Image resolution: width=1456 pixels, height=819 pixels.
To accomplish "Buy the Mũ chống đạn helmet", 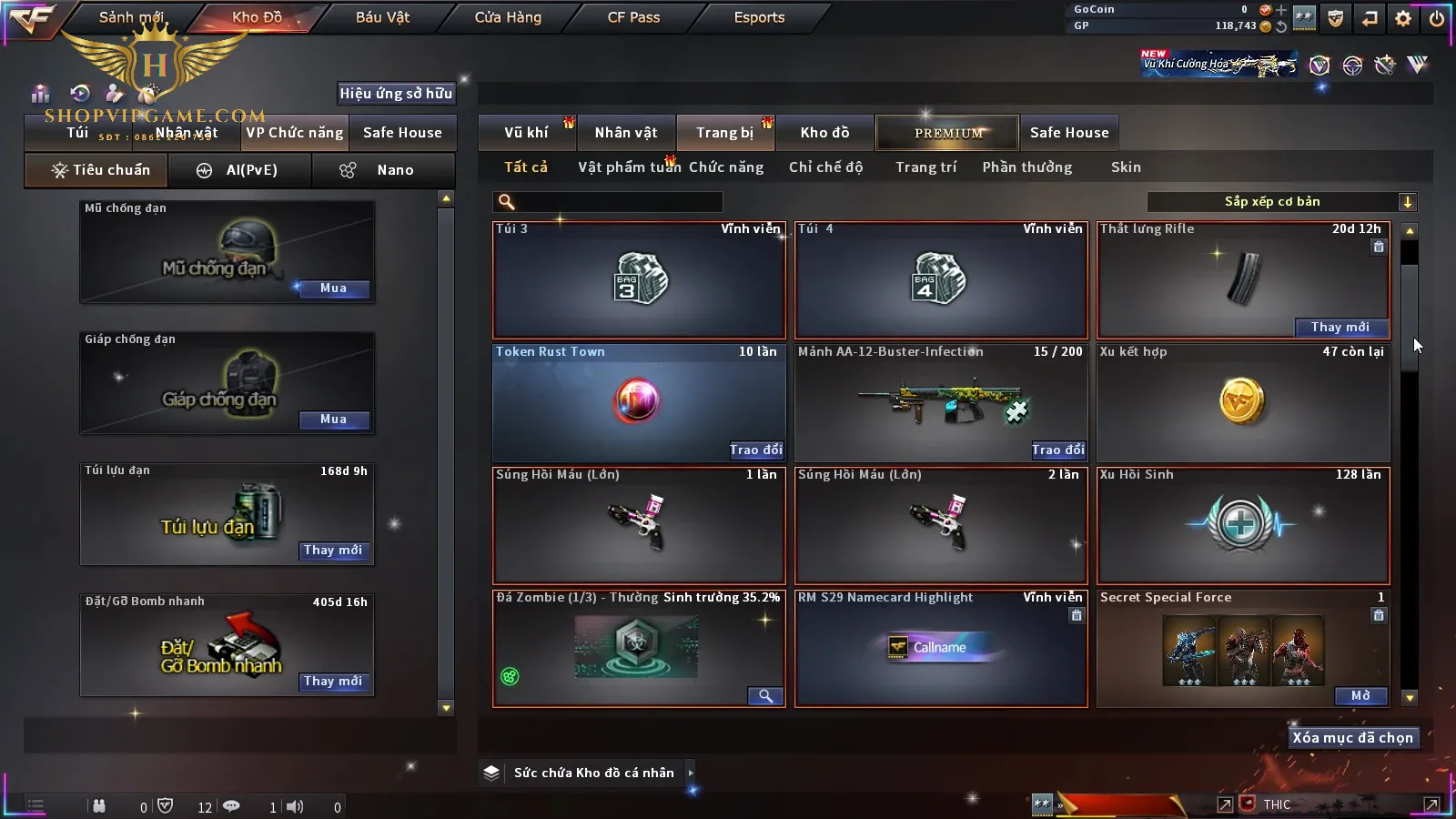I will (x=333, y=288).
